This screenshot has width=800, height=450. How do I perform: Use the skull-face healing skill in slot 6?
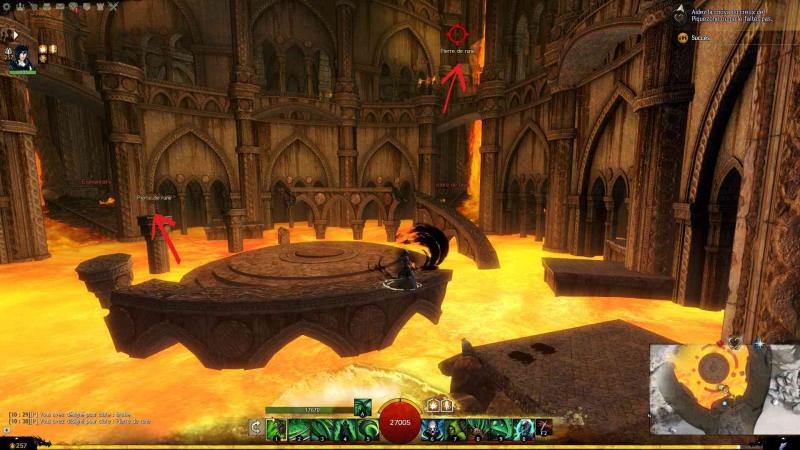click(431, 428)
